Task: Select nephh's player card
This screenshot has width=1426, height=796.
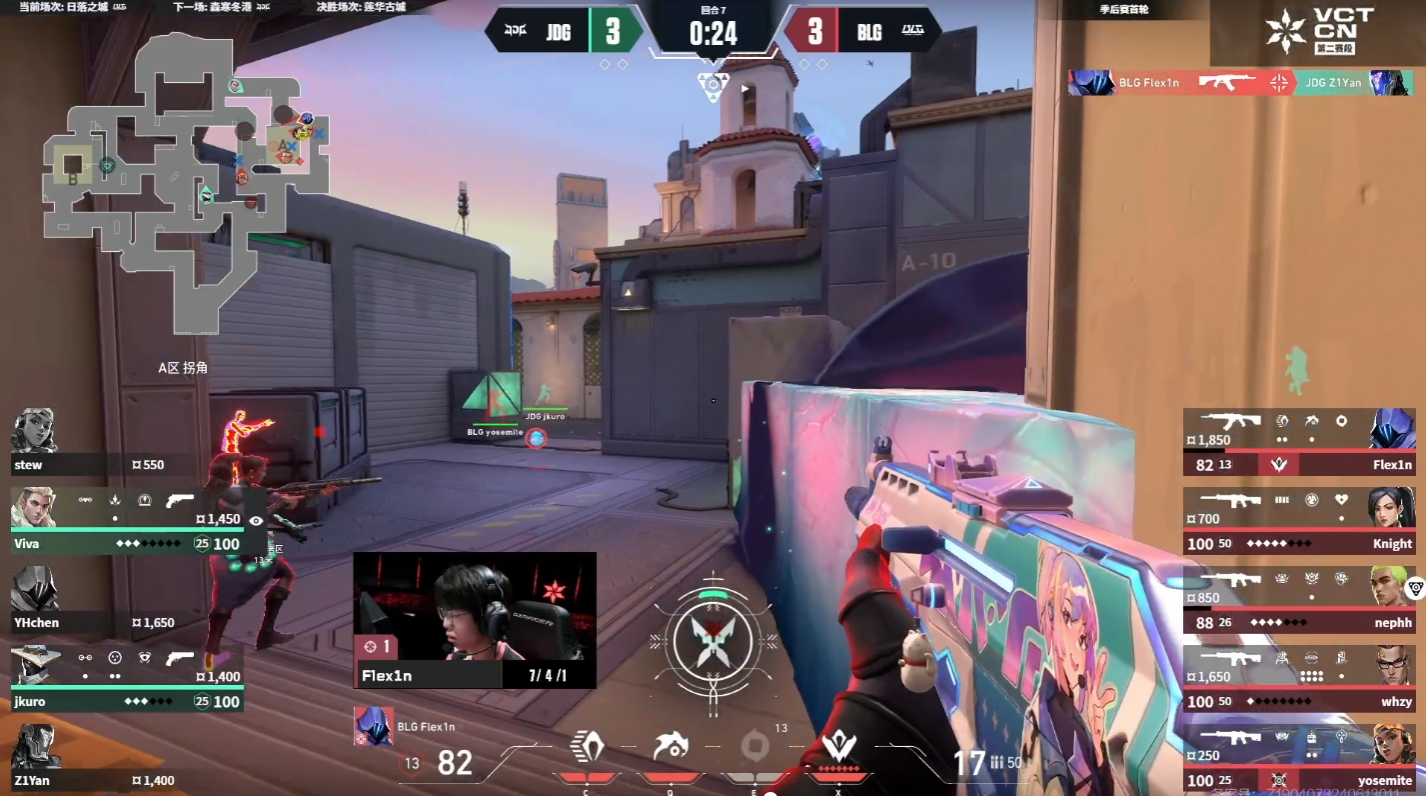Action: point(1299,600)
